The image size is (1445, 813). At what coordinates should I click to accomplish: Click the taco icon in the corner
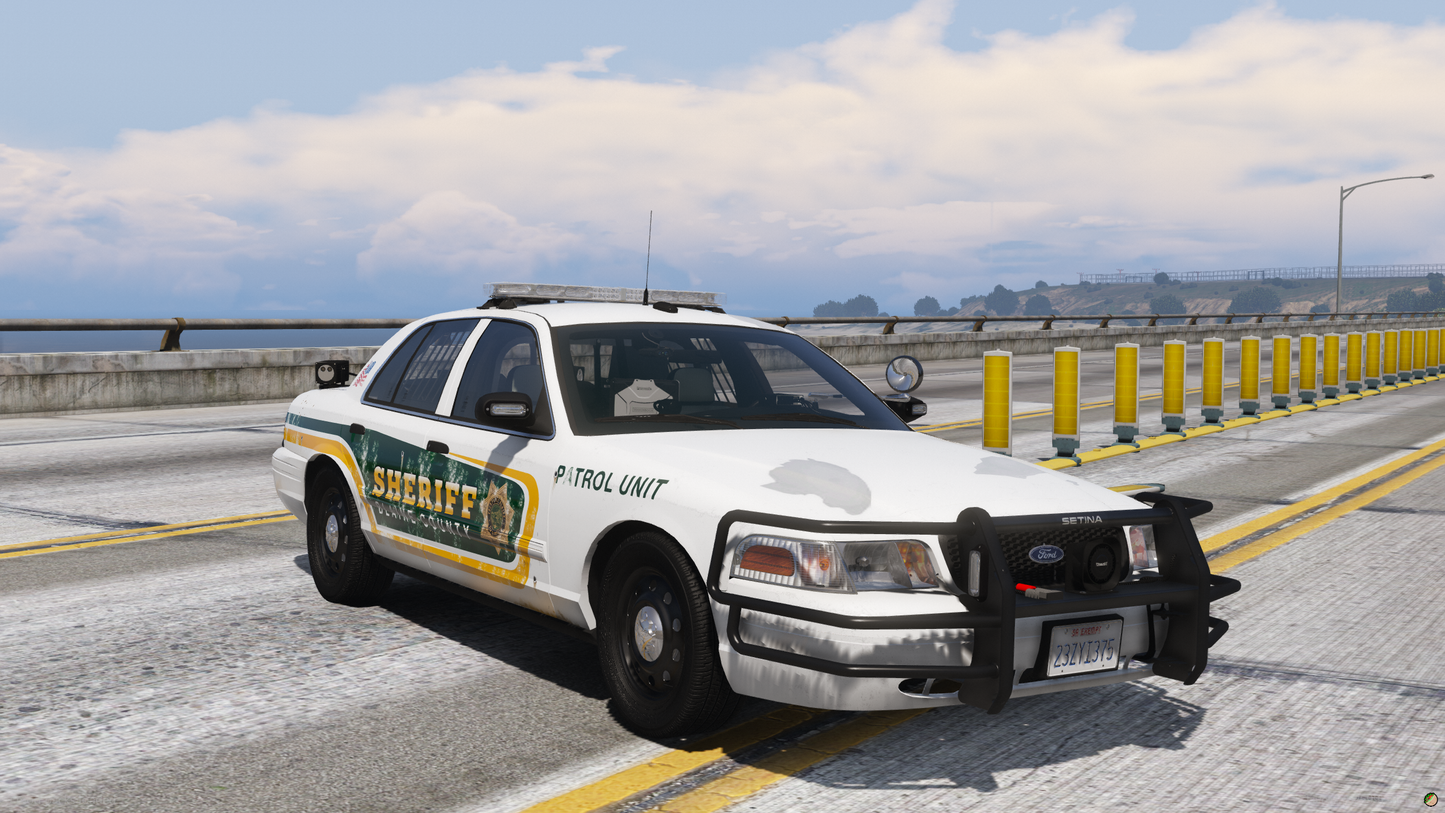[1431, 800]
